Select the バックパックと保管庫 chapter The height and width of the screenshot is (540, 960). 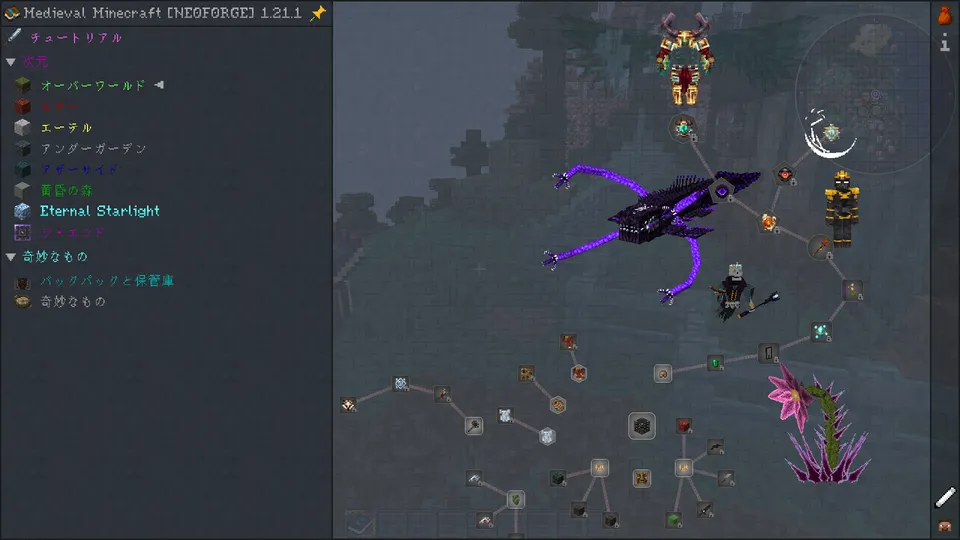click(107, 281)
